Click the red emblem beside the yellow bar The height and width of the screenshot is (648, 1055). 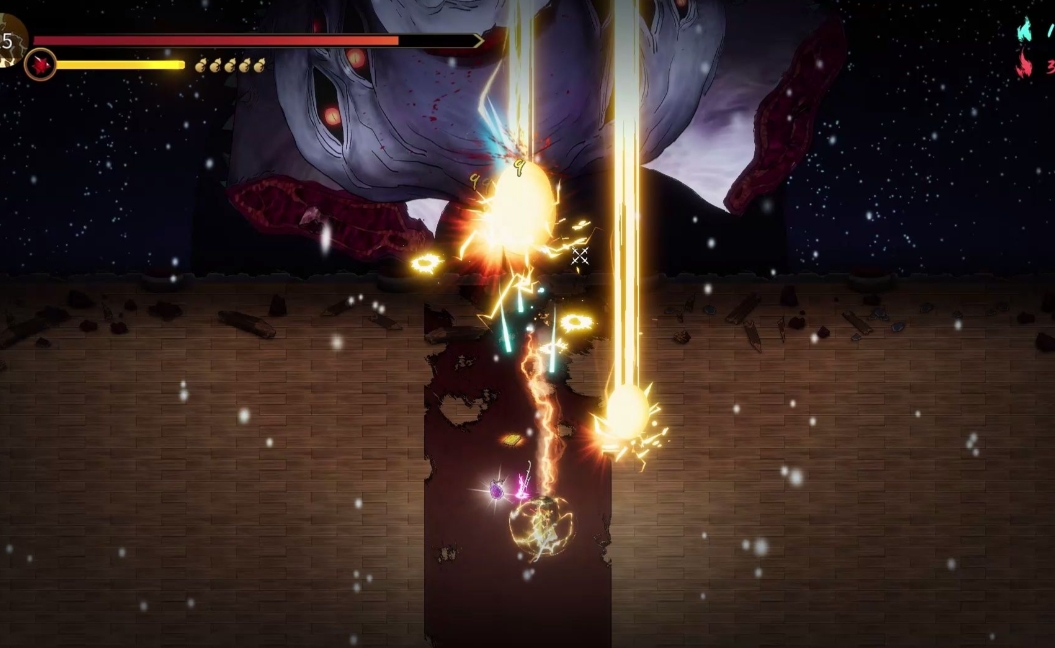pyautogui.click(x=40, y=65)
